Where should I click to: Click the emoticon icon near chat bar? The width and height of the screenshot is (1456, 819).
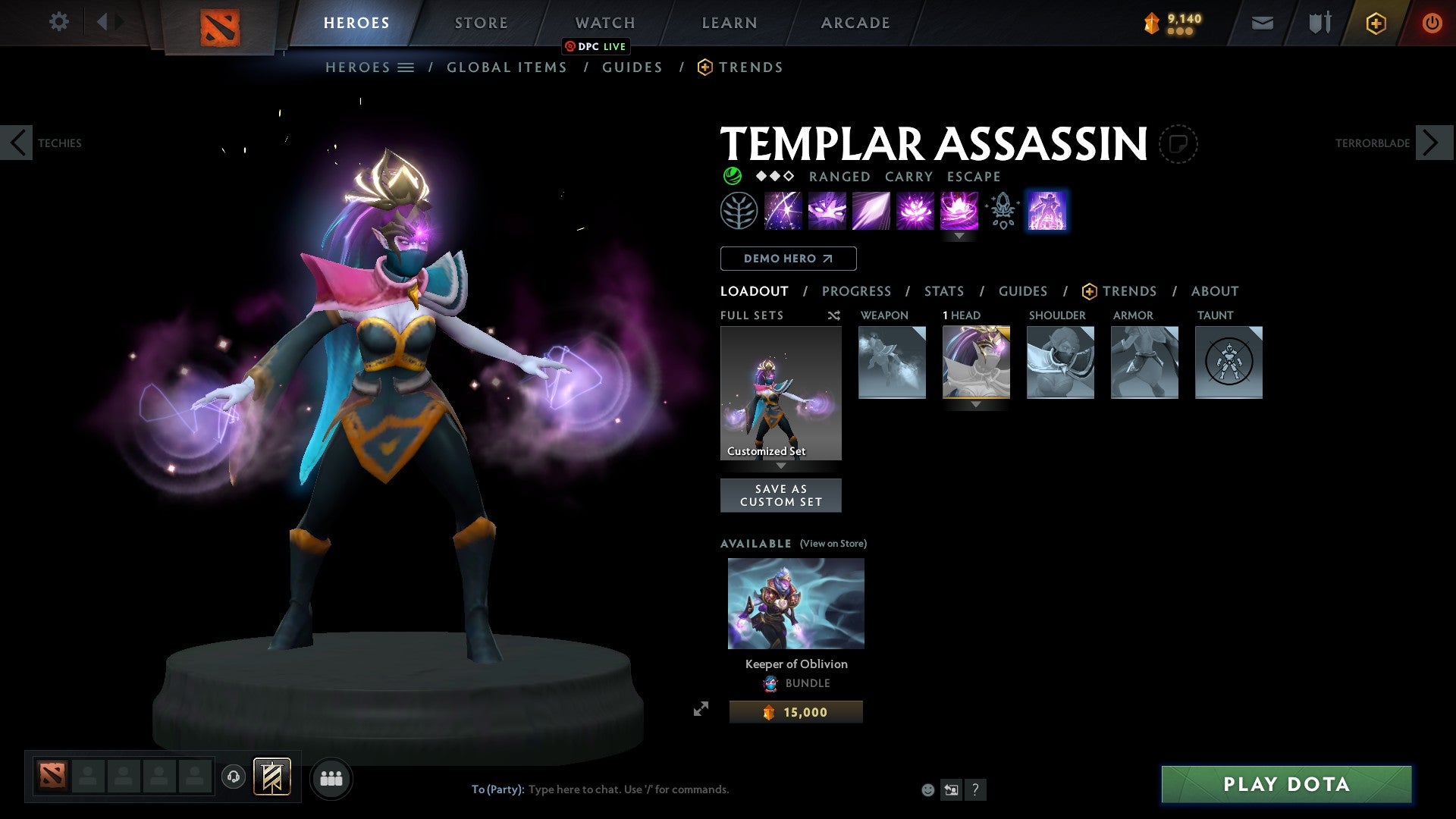click(x=928, y=789)
